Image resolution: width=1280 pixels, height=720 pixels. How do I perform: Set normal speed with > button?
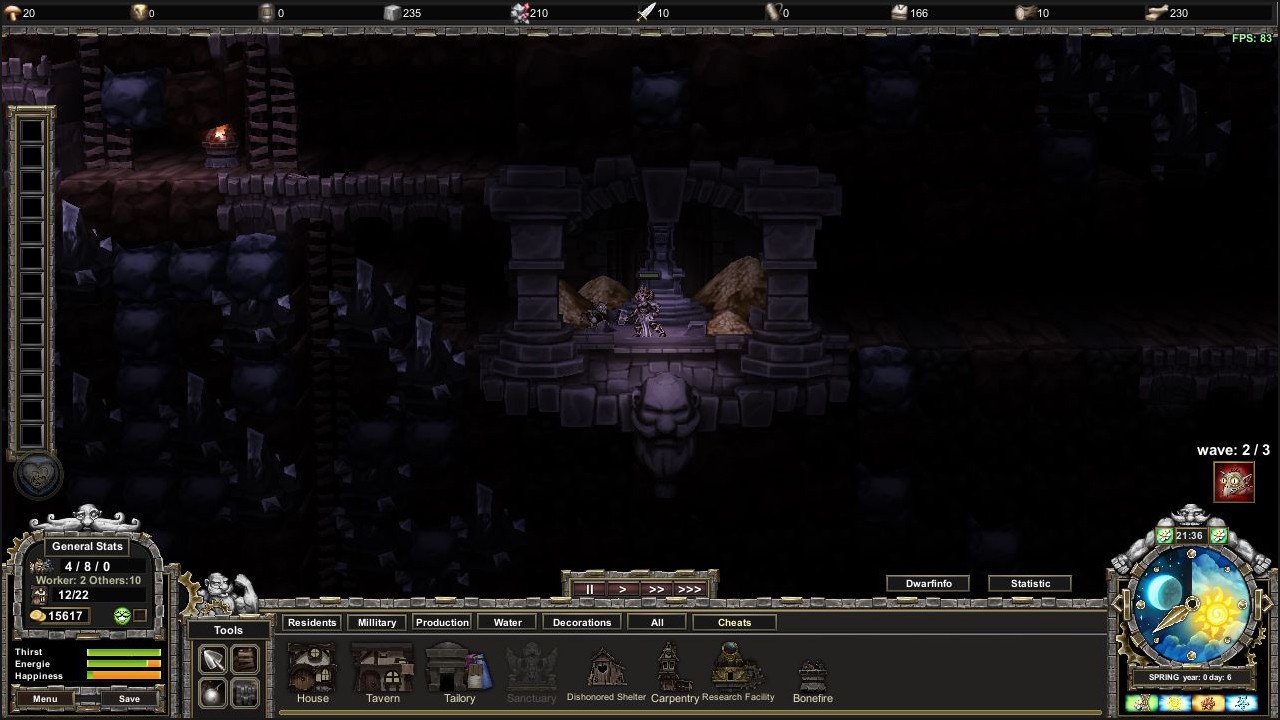(622, 589)
